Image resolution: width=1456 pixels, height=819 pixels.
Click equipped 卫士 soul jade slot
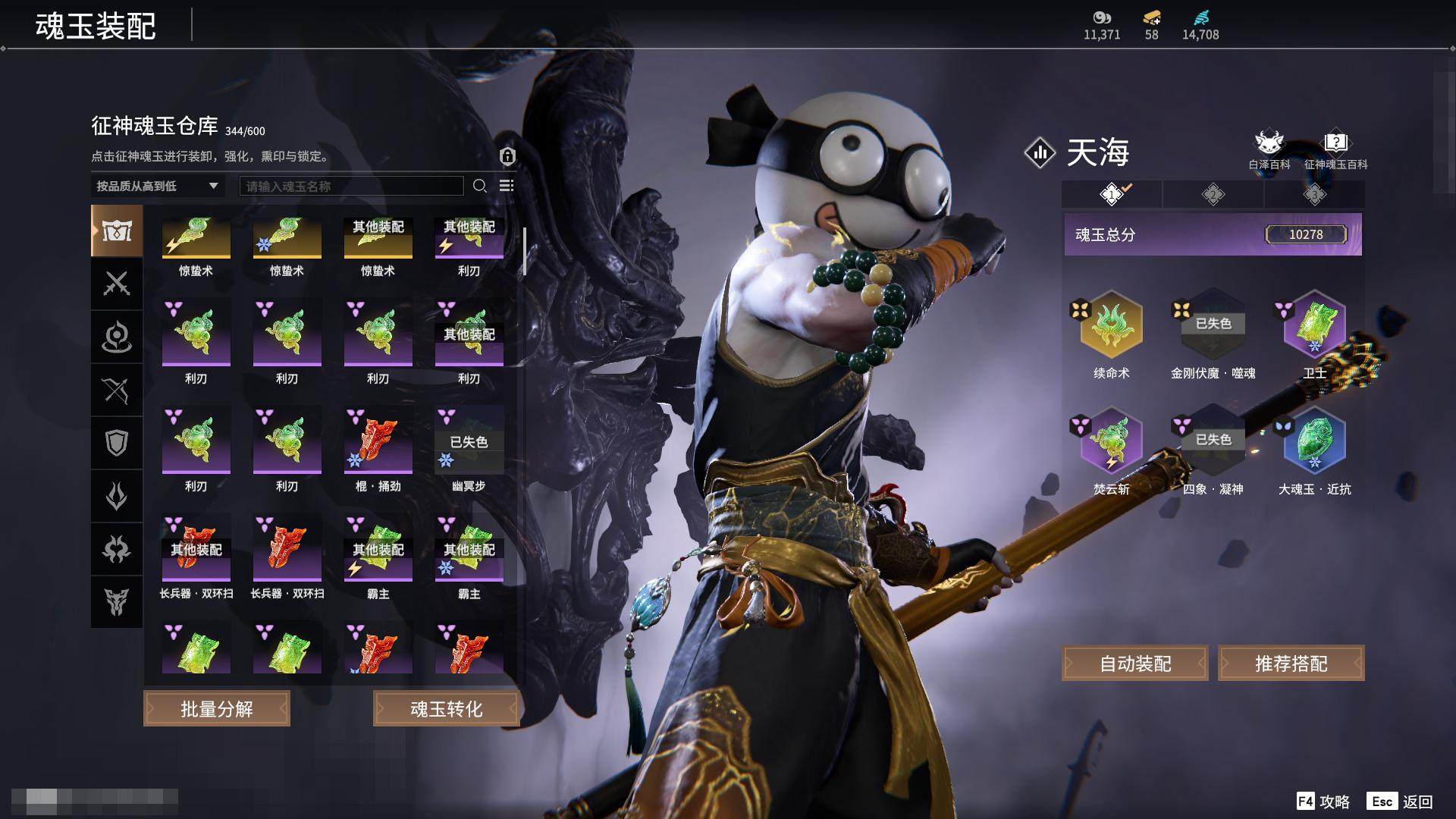pos(1314,326)
